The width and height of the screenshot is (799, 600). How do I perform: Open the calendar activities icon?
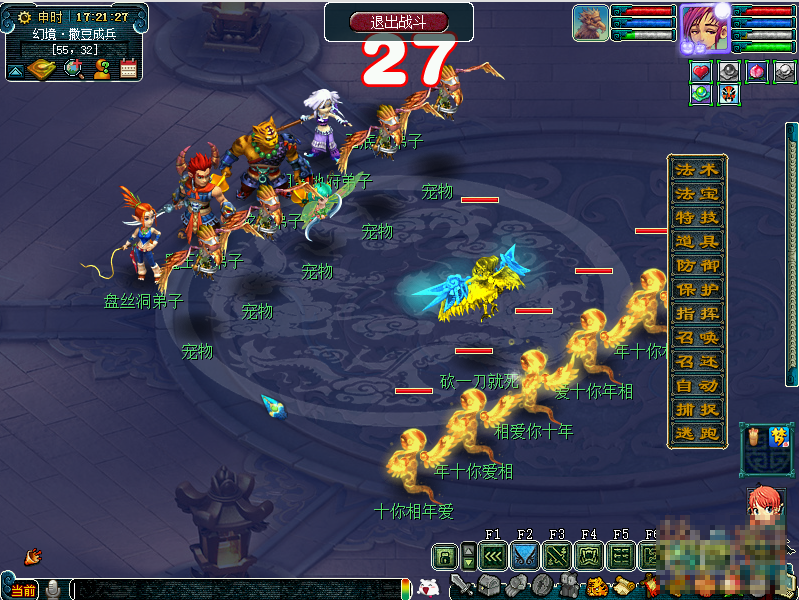pyautogui.click(x=128, y=69)
